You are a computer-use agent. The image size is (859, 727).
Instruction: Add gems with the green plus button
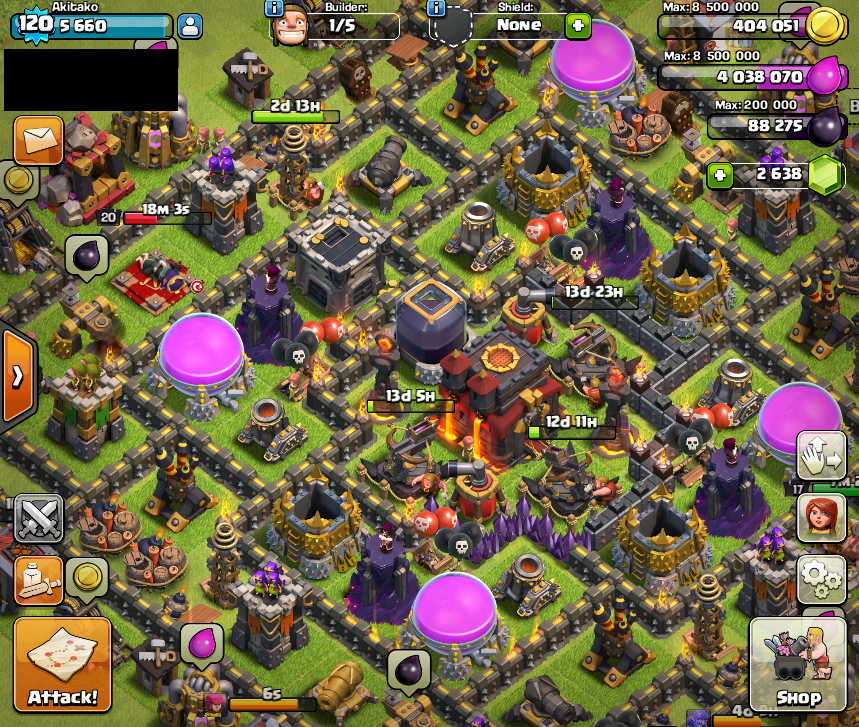(719, 175)
